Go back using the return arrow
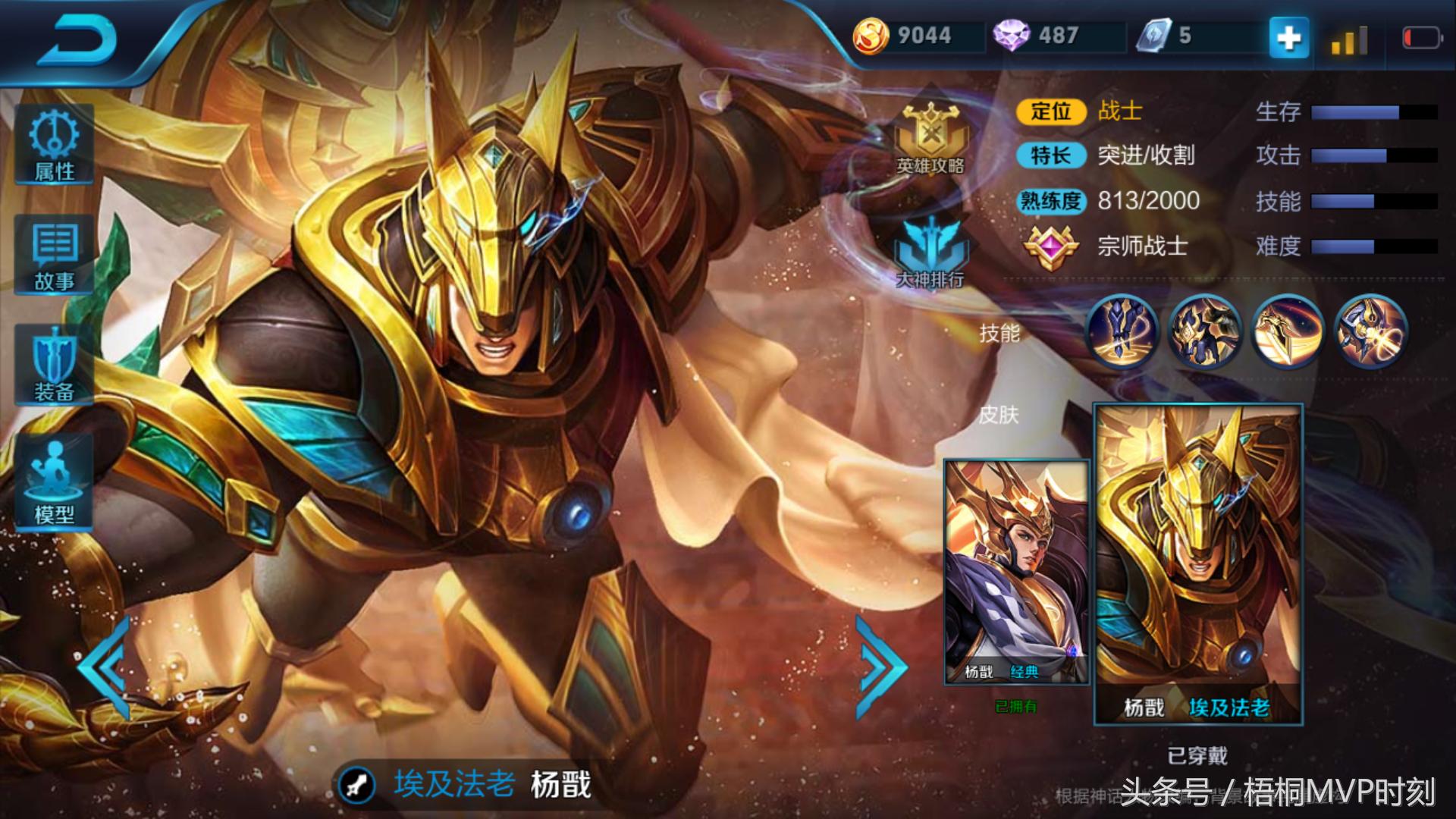The image size is (1456, 819). tap(77, 39)
